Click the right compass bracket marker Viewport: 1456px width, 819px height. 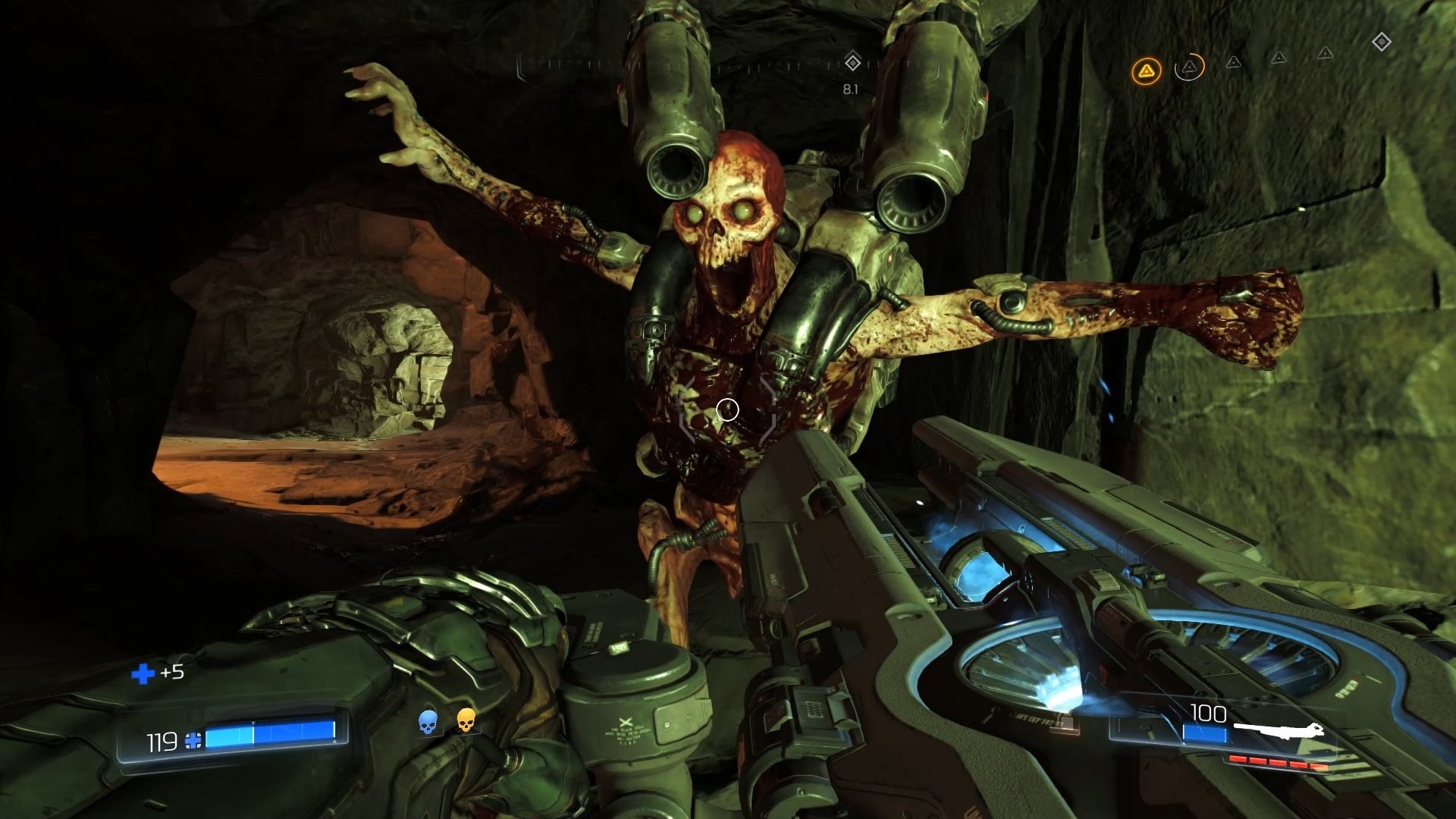936,64
